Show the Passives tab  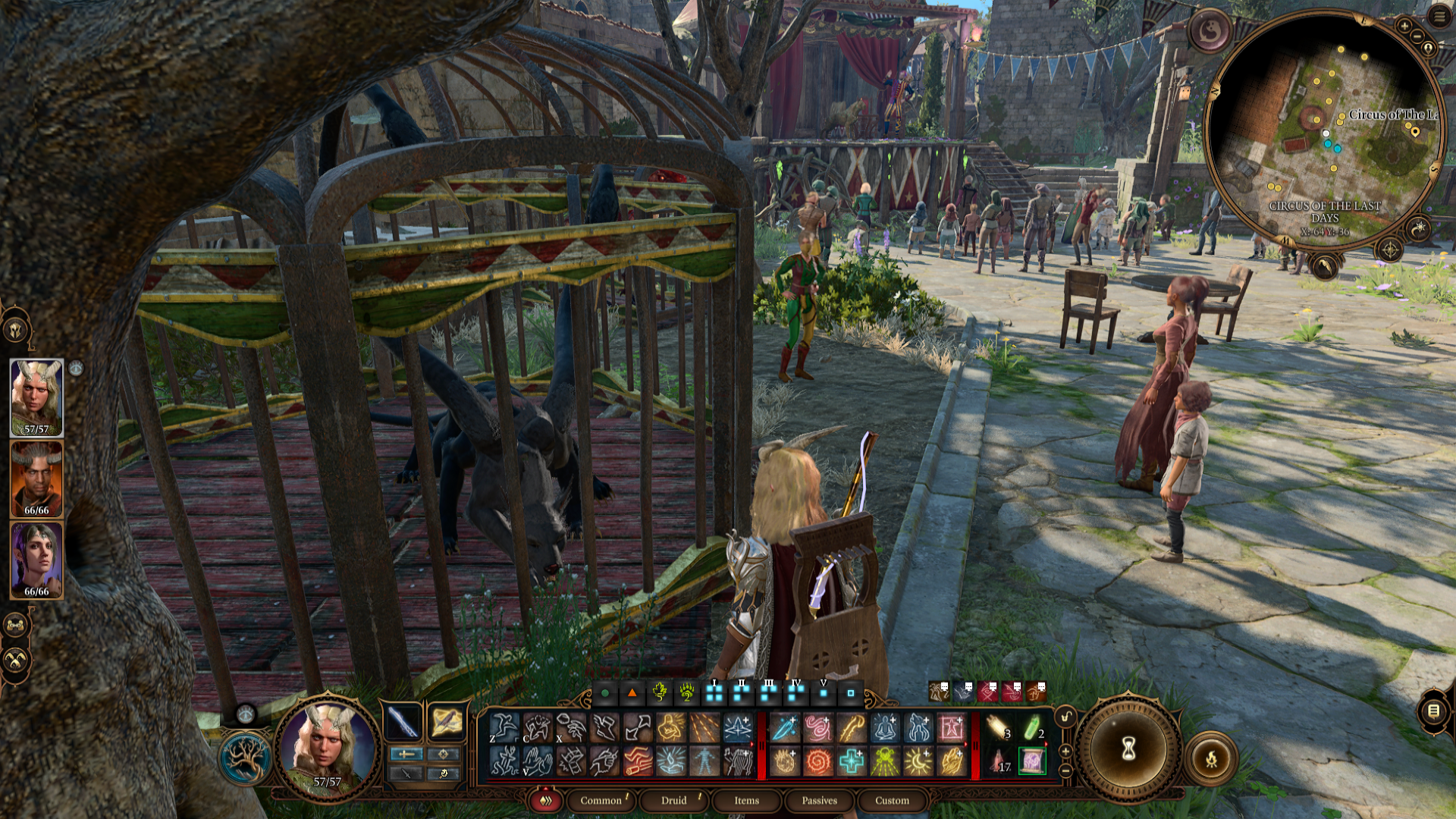point(819,801)
